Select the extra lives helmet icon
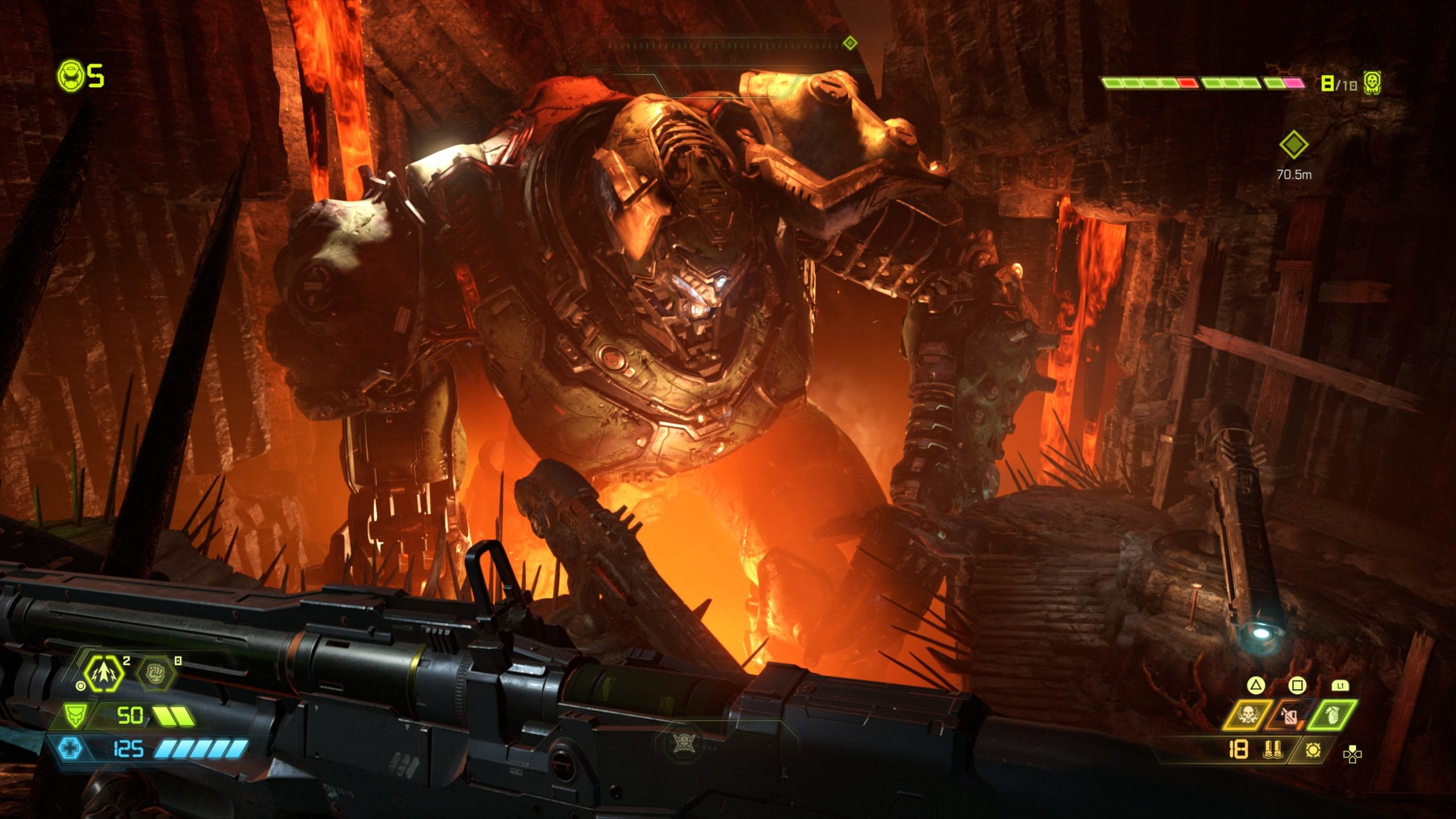The width and height of the screenshot is (1456, 819). pos(69,75)
